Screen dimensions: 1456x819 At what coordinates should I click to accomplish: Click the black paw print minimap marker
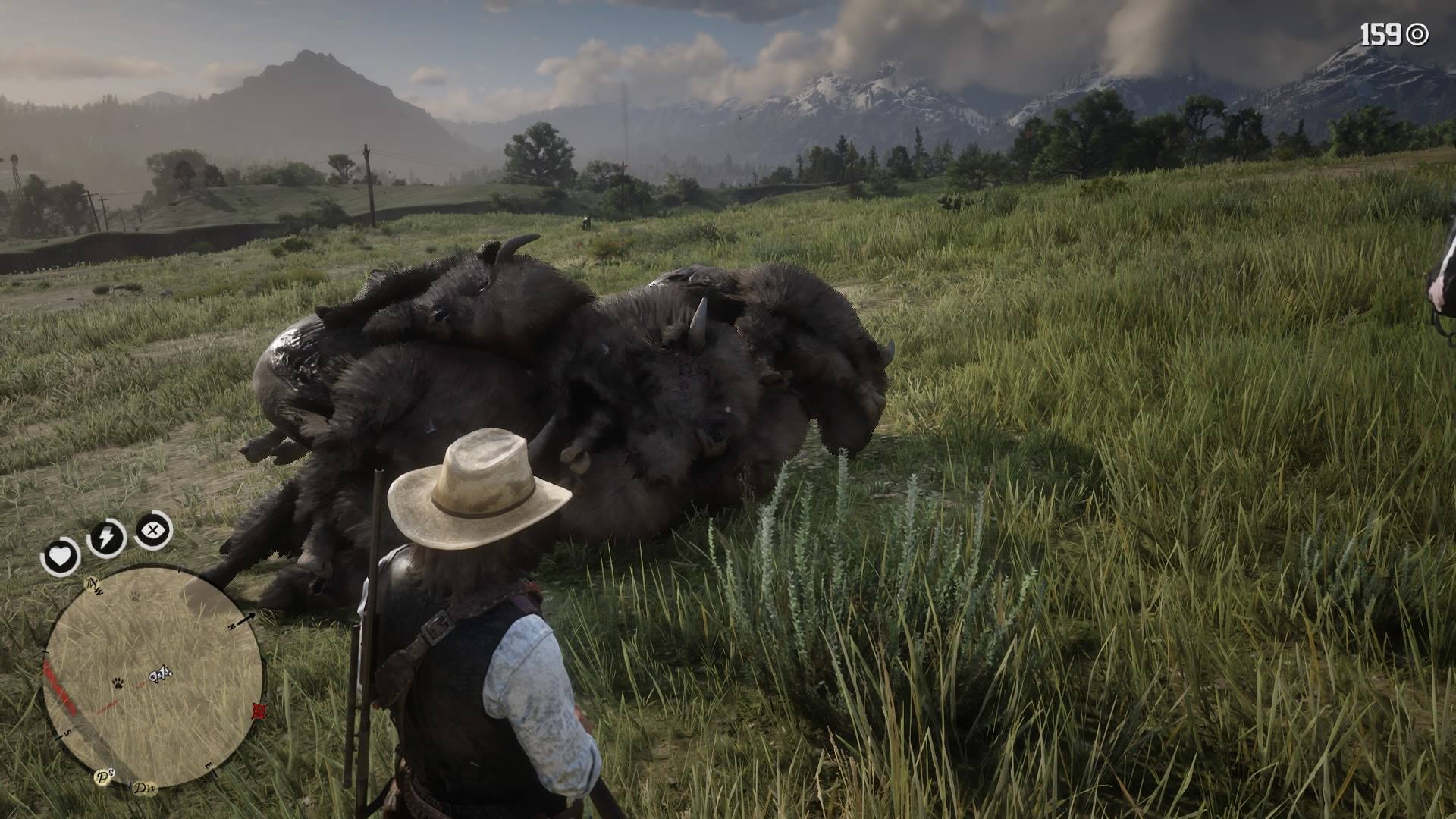(x=119, y=682)
